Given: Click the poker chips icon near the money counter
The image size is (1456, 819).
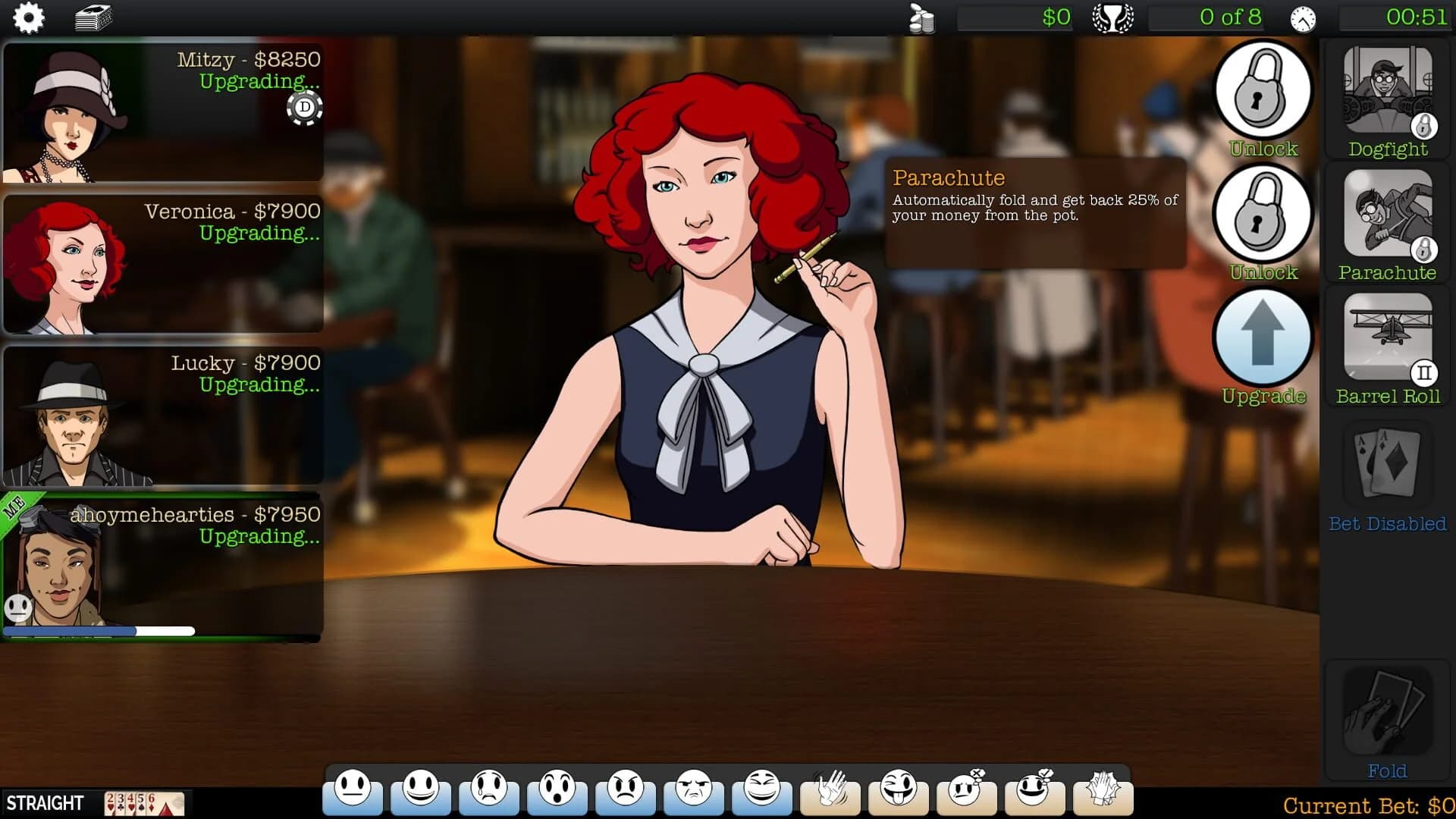Looking at the screenshot, I should point(920,18).
